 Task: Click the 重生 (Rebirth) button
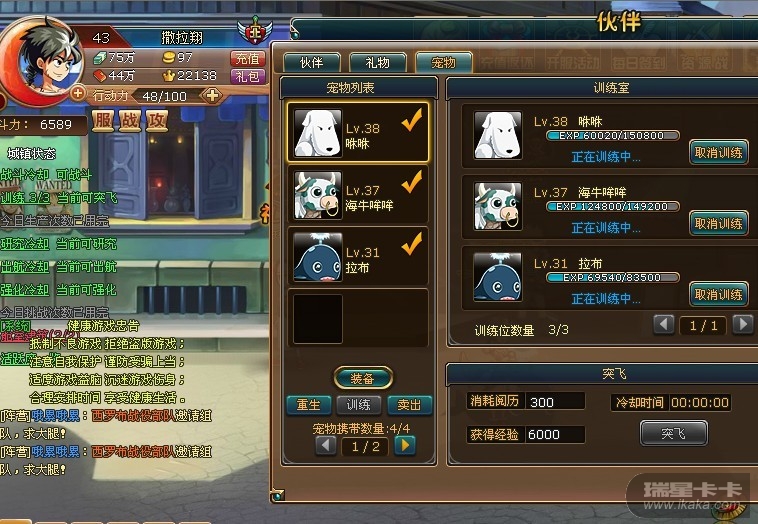308,405
